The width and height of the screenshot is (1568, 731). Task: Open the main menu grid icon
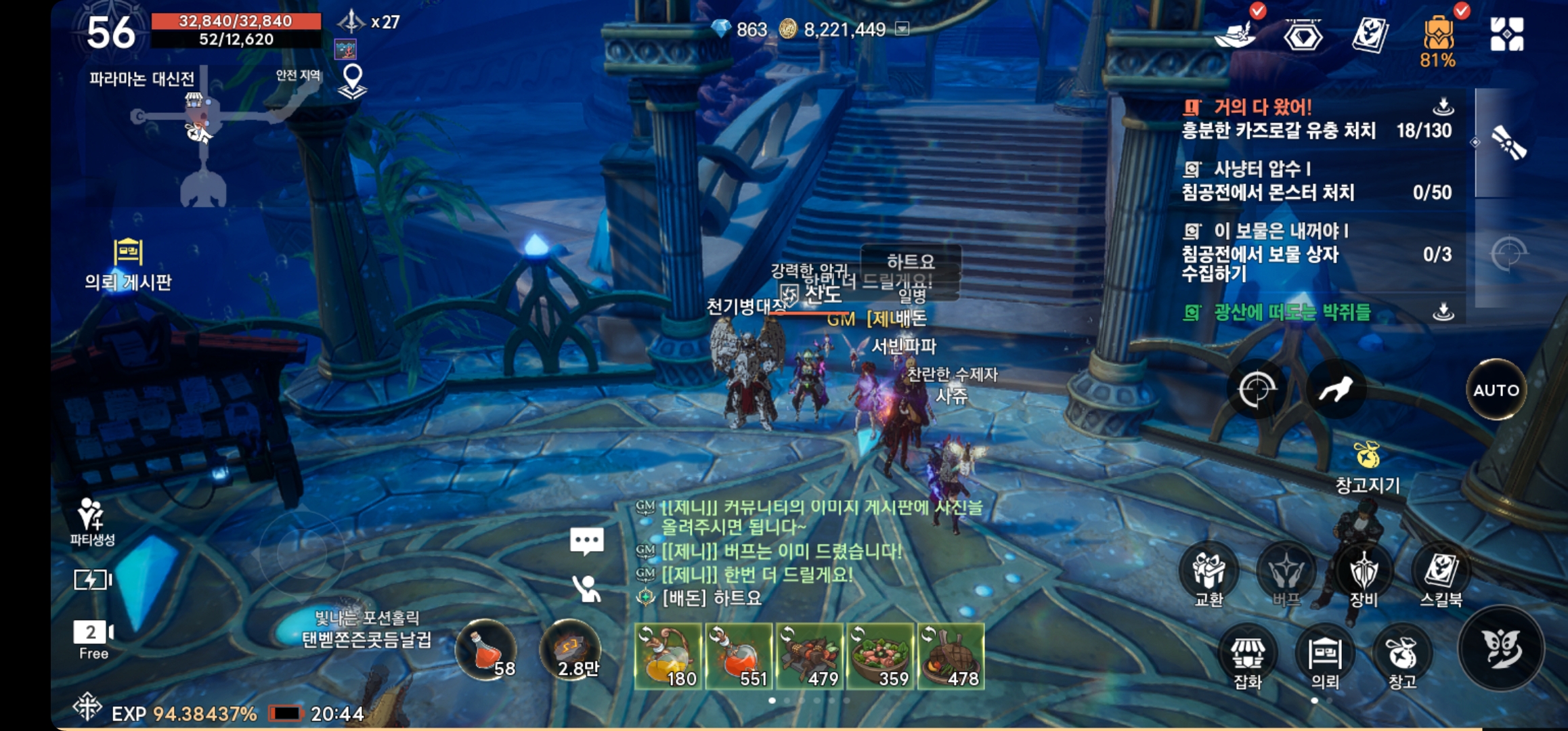1506,35
